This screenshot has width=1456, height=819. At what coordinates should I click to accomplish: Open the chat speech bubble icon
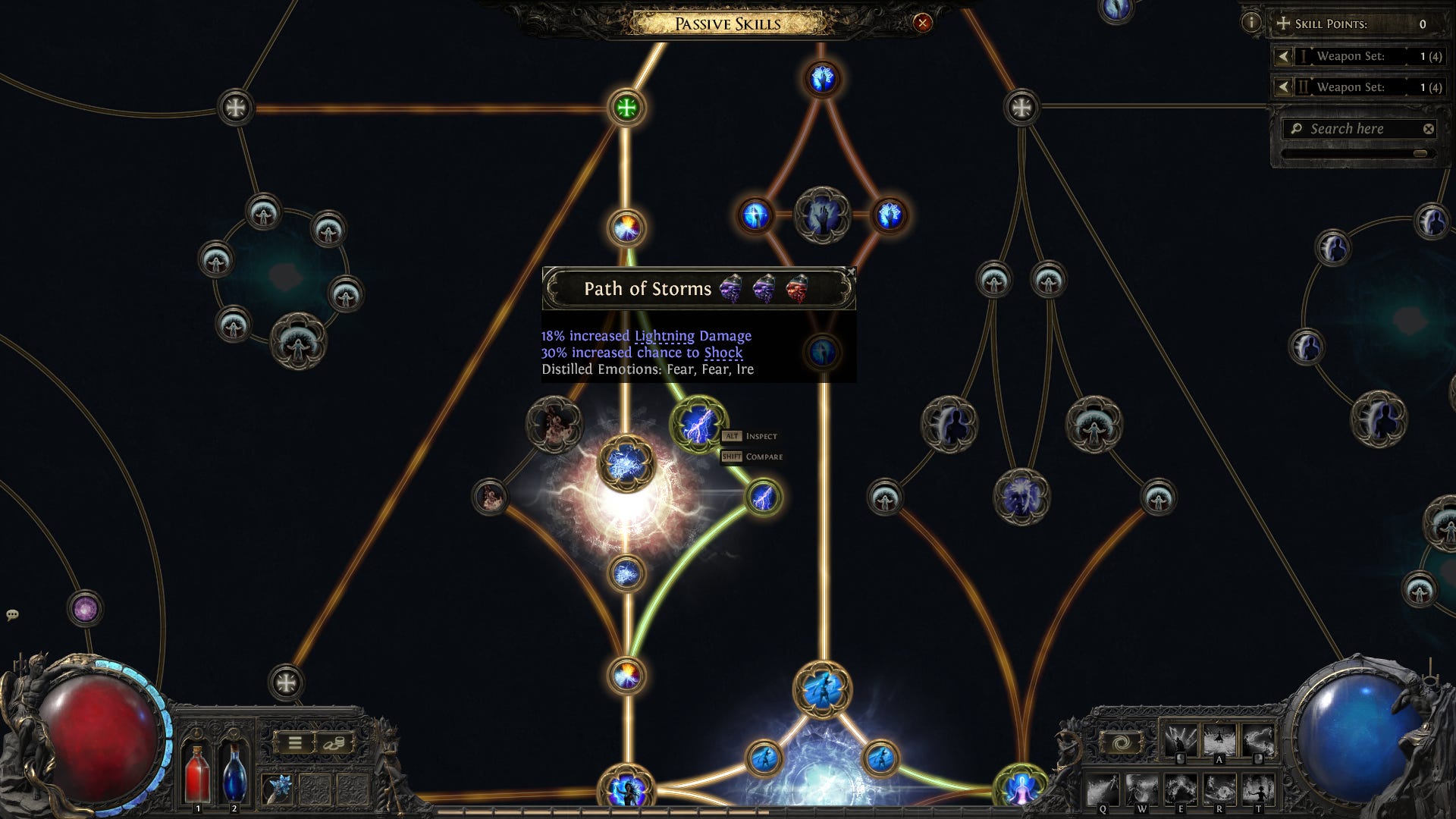coord(12,614)
